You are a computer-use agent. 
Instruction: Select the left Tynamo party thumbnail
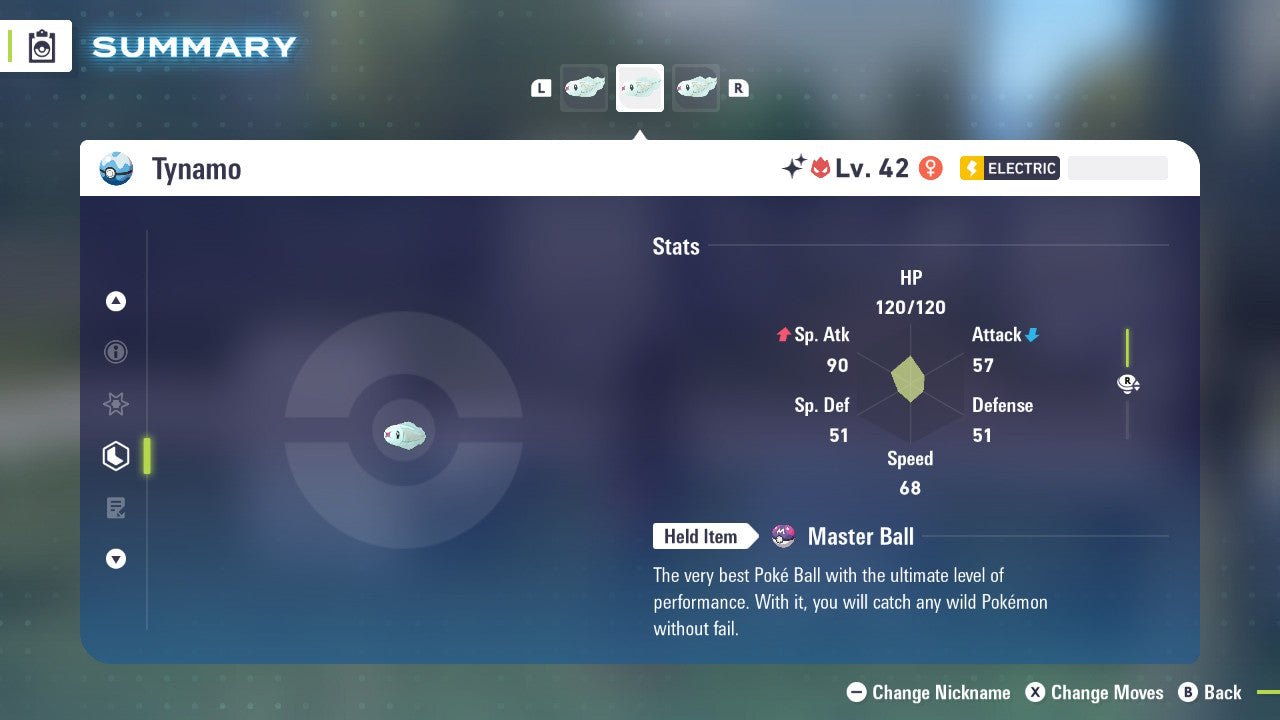(x=584, y=87)
